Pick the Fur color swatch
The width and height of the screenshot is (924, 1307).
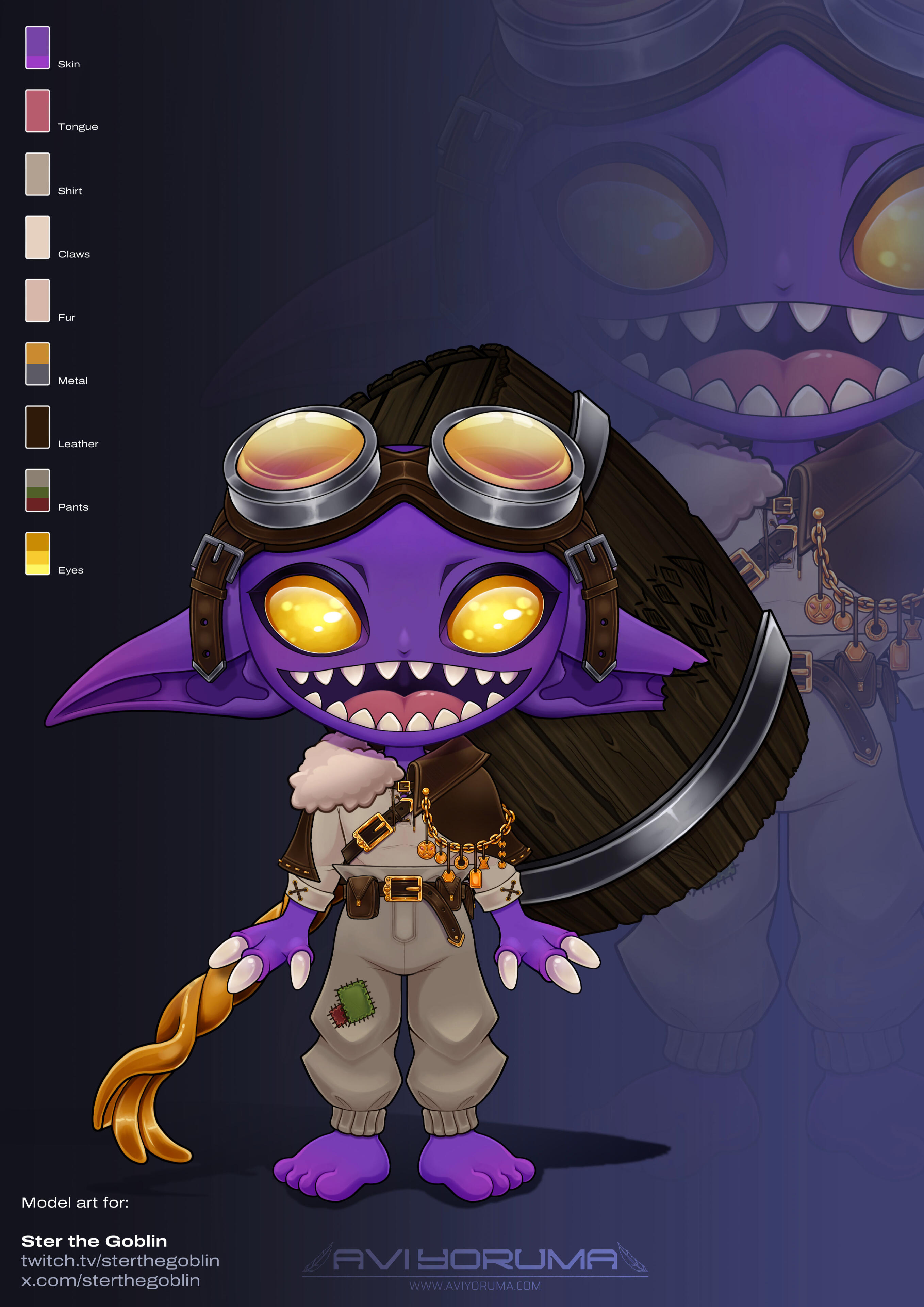tap(37, 301)
